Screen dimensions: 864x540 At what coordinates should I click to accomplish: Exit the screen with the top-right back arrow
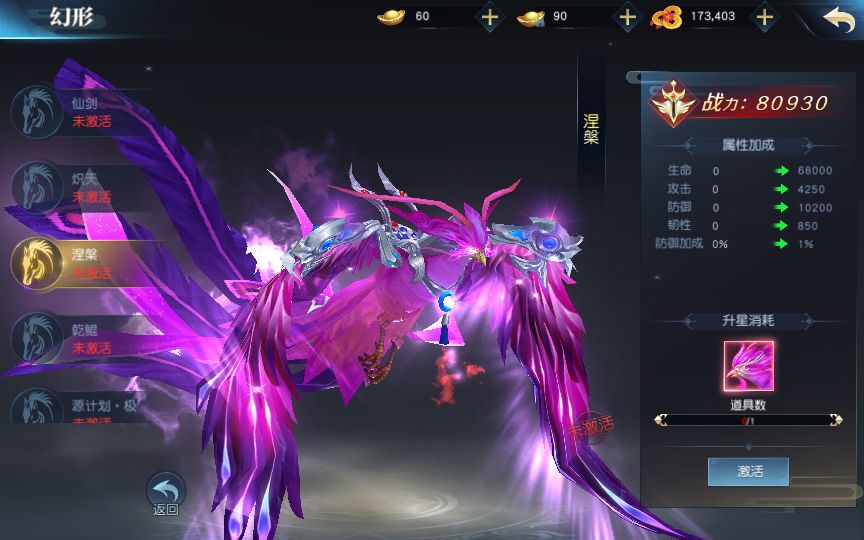click(837, 18)
